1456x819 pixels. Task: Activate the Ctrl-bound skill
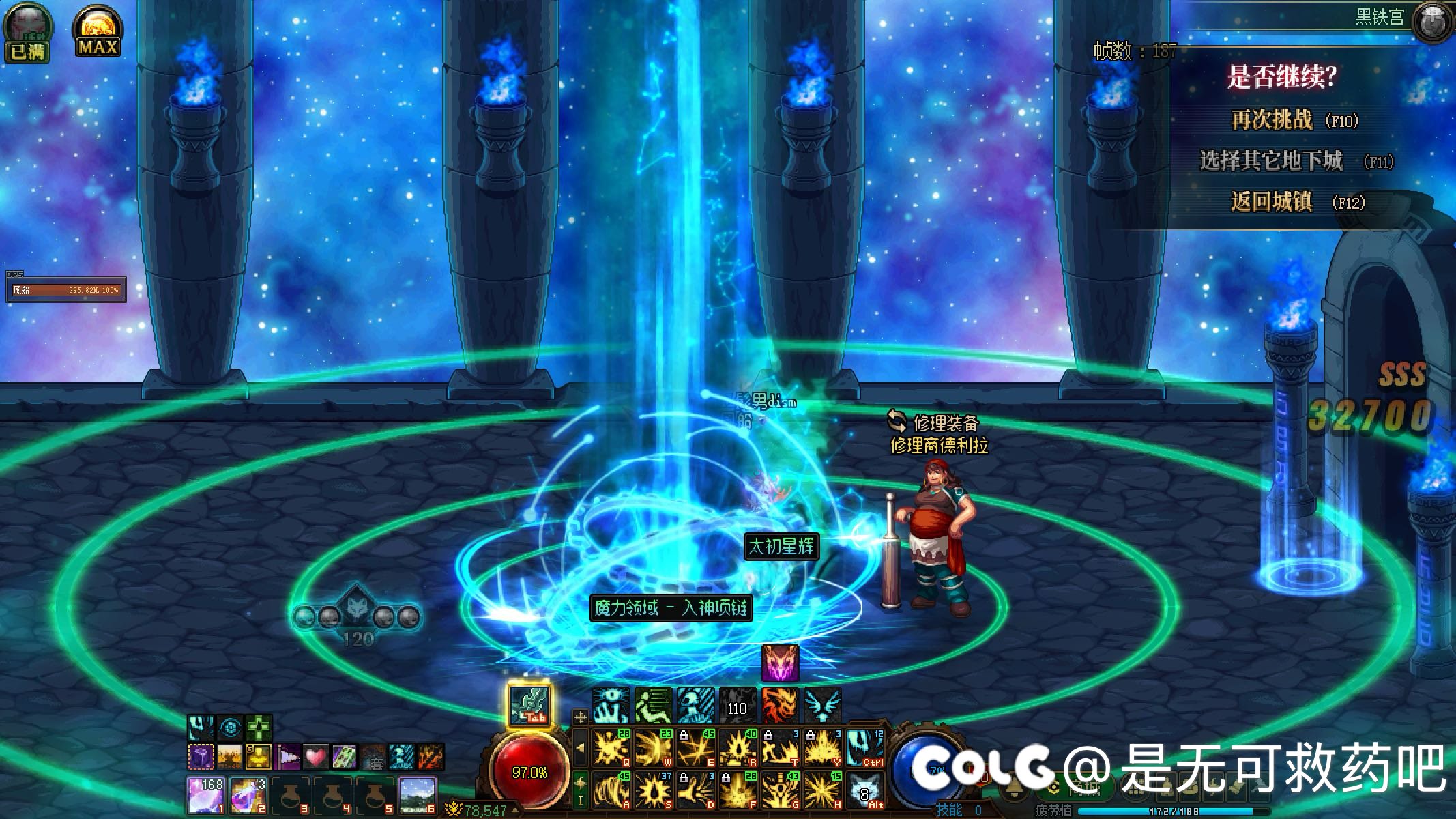point(865,748)
